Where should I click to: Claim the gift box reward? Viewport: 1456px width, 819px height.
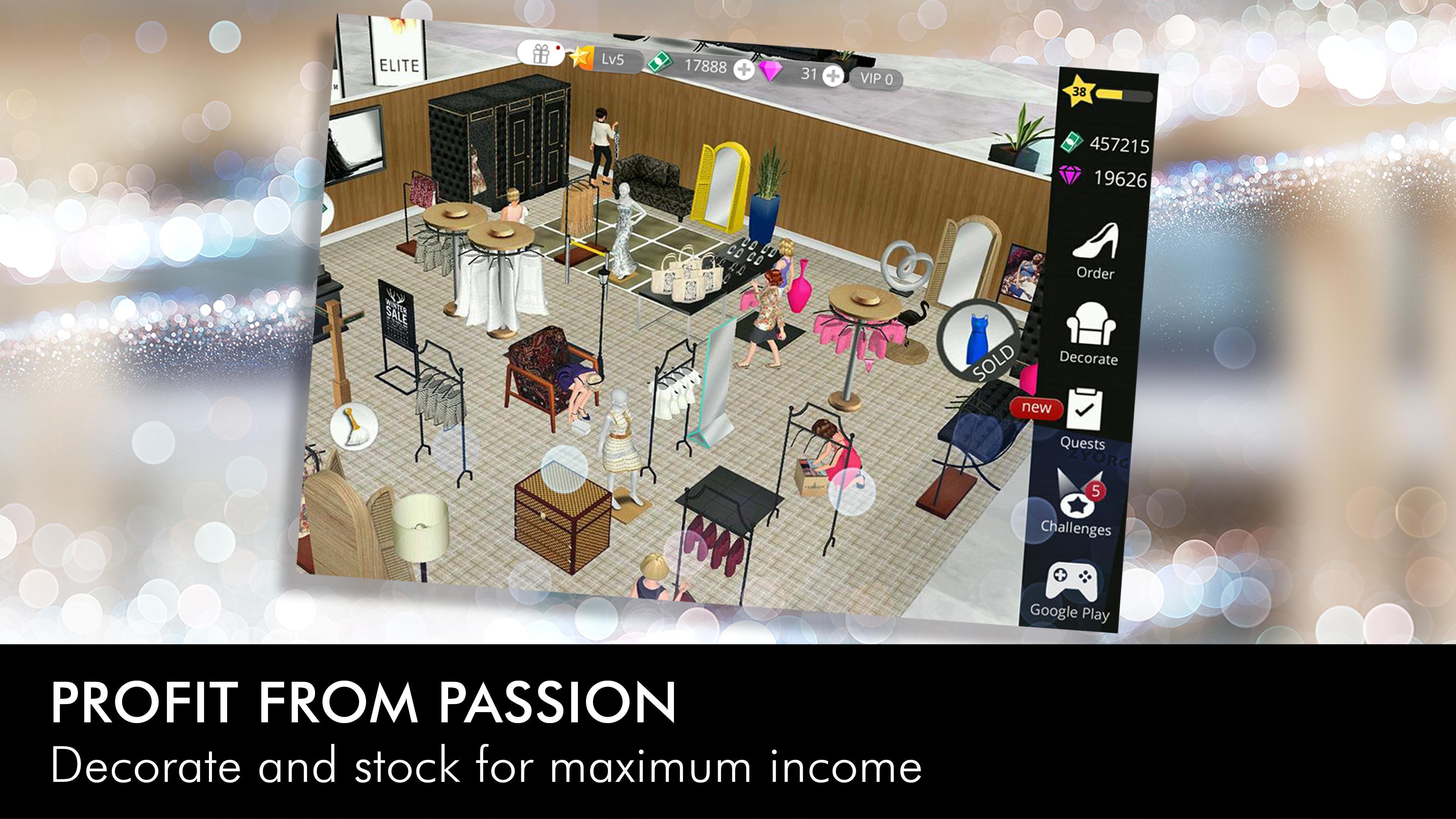(x=541, y=56)
